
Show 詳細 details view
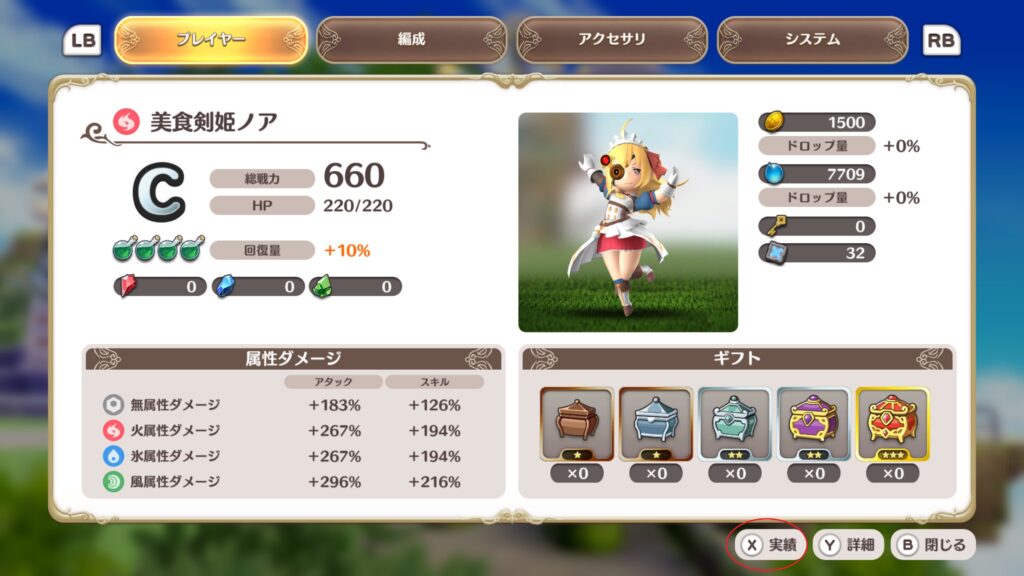point(849,545)
